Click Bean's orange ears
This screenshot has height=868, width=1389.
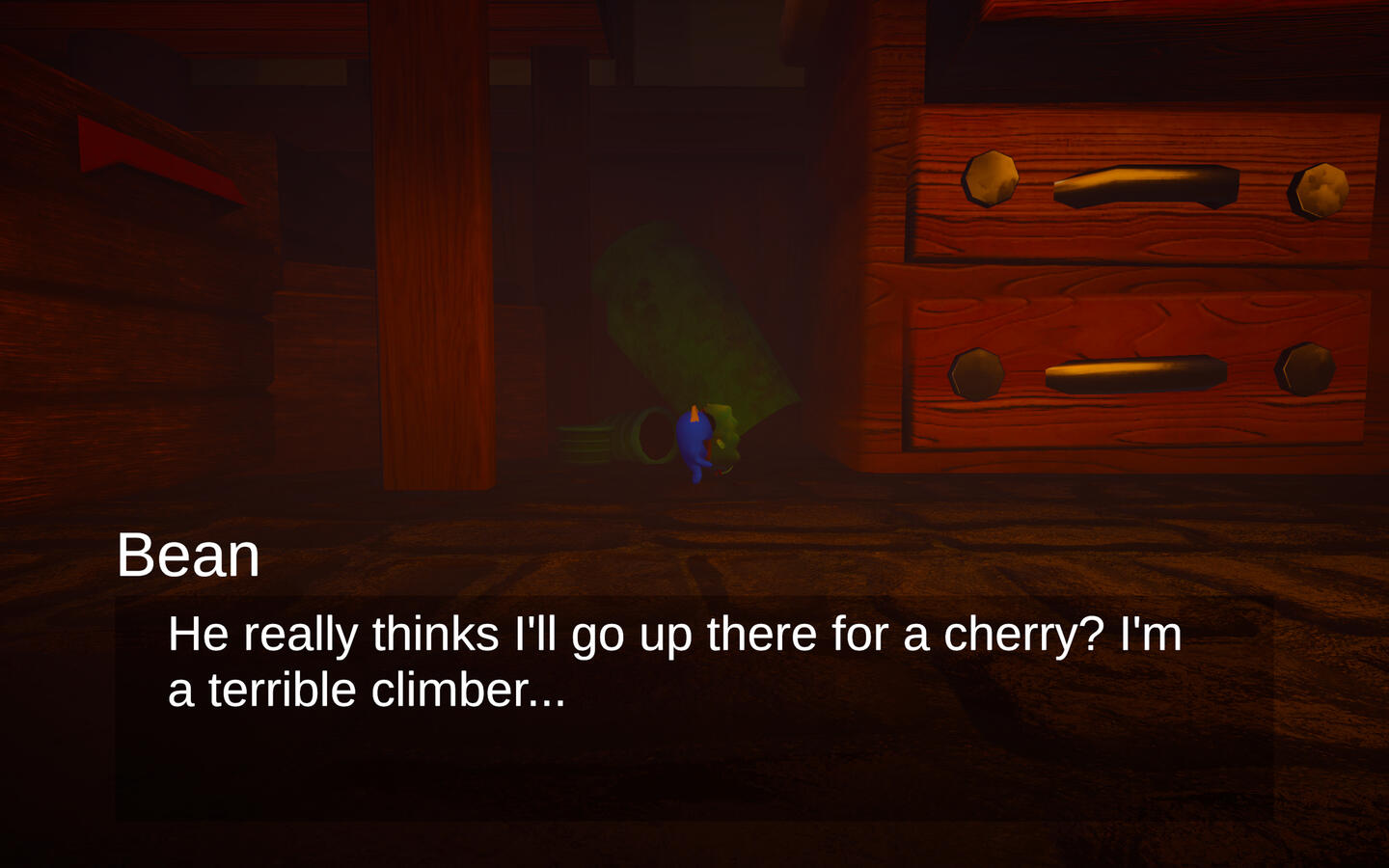696,412
